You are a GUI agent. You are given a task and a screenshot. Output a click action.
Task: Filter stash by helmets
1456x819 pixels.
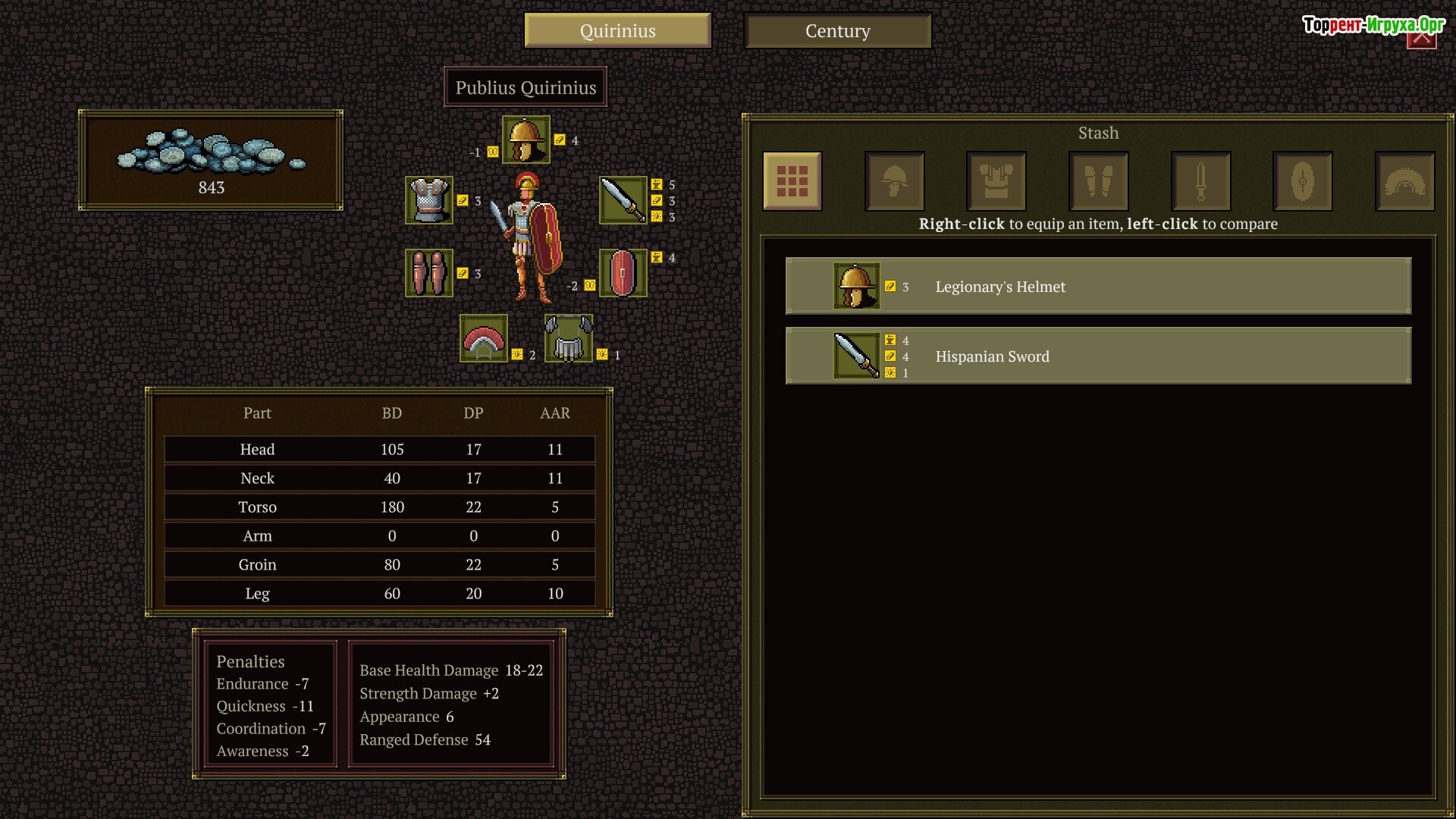895,181
